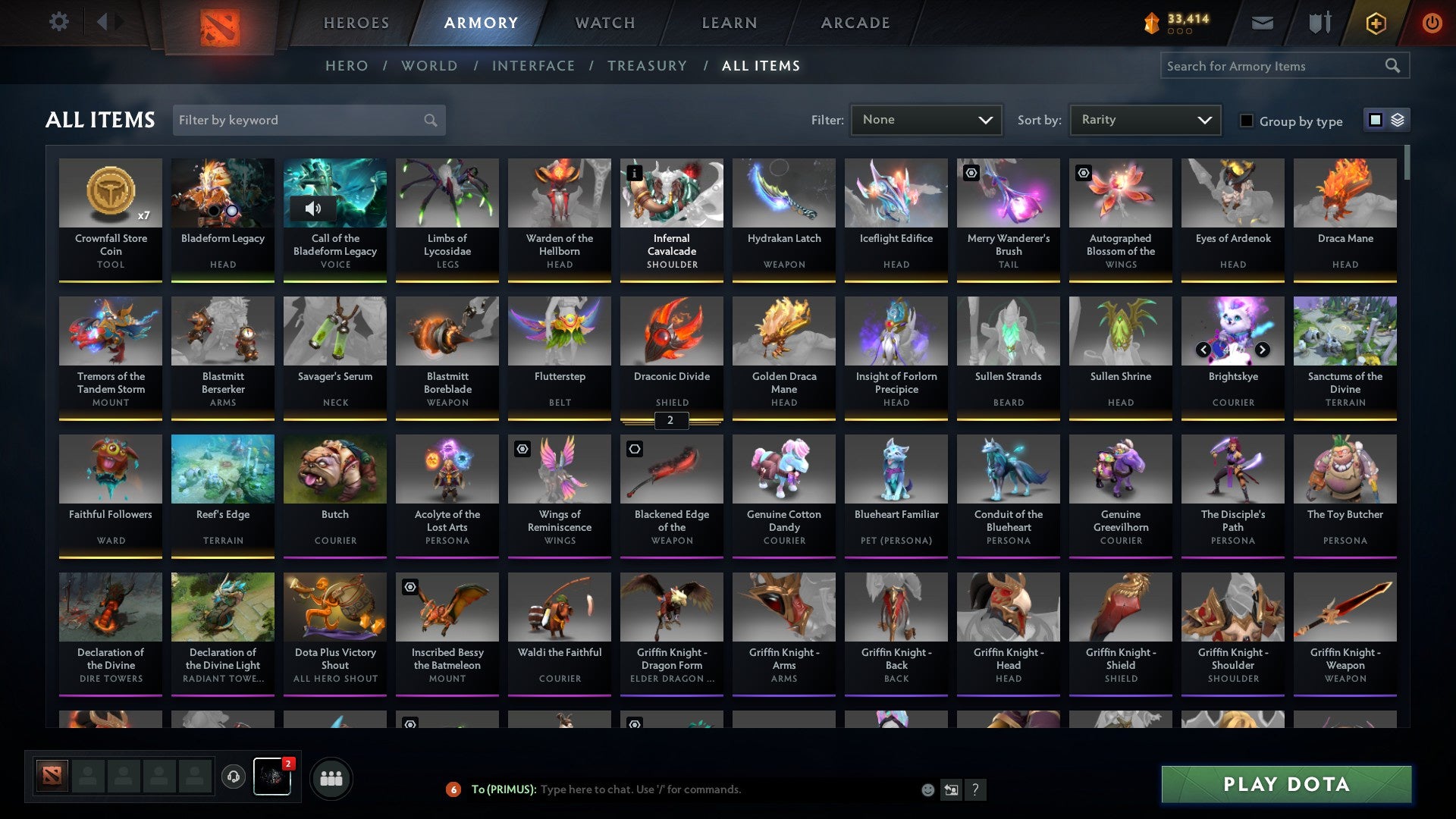
Task: Switch to the WATCH tab
Action: click(x=604, y=23)
